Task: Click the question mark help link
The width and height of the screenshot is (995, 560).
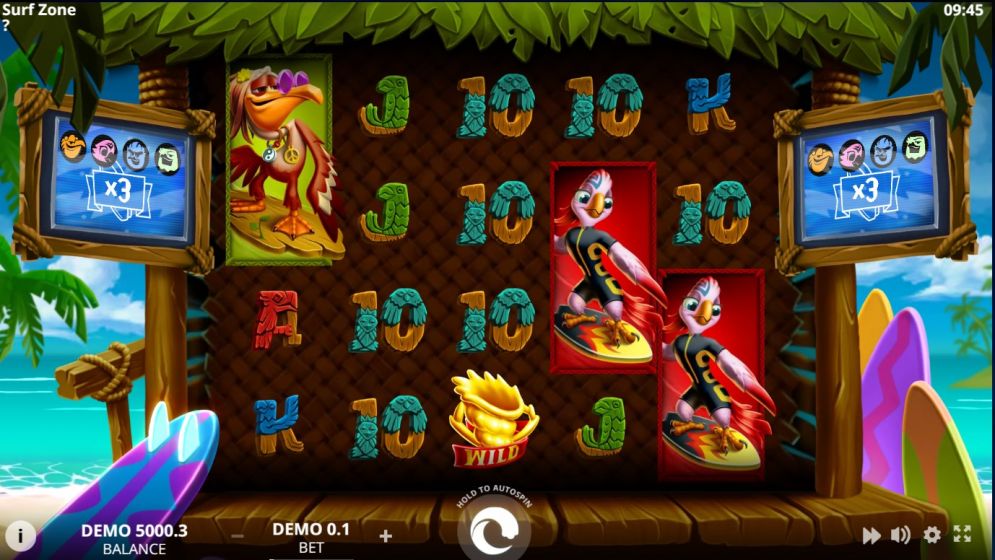Action: tap(6, 25)
